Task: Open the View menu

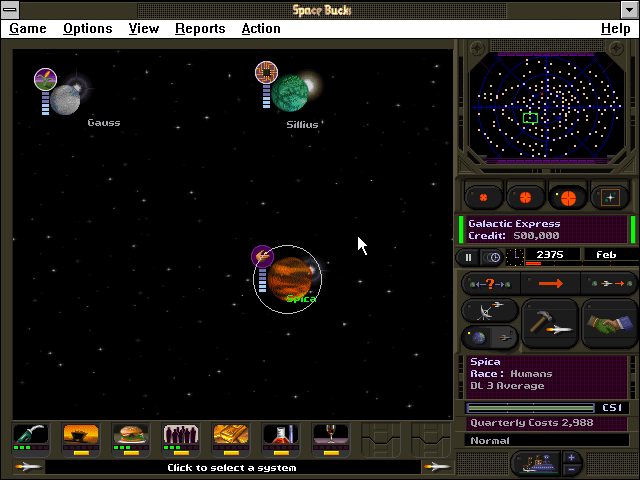Action: coord(144,28)
